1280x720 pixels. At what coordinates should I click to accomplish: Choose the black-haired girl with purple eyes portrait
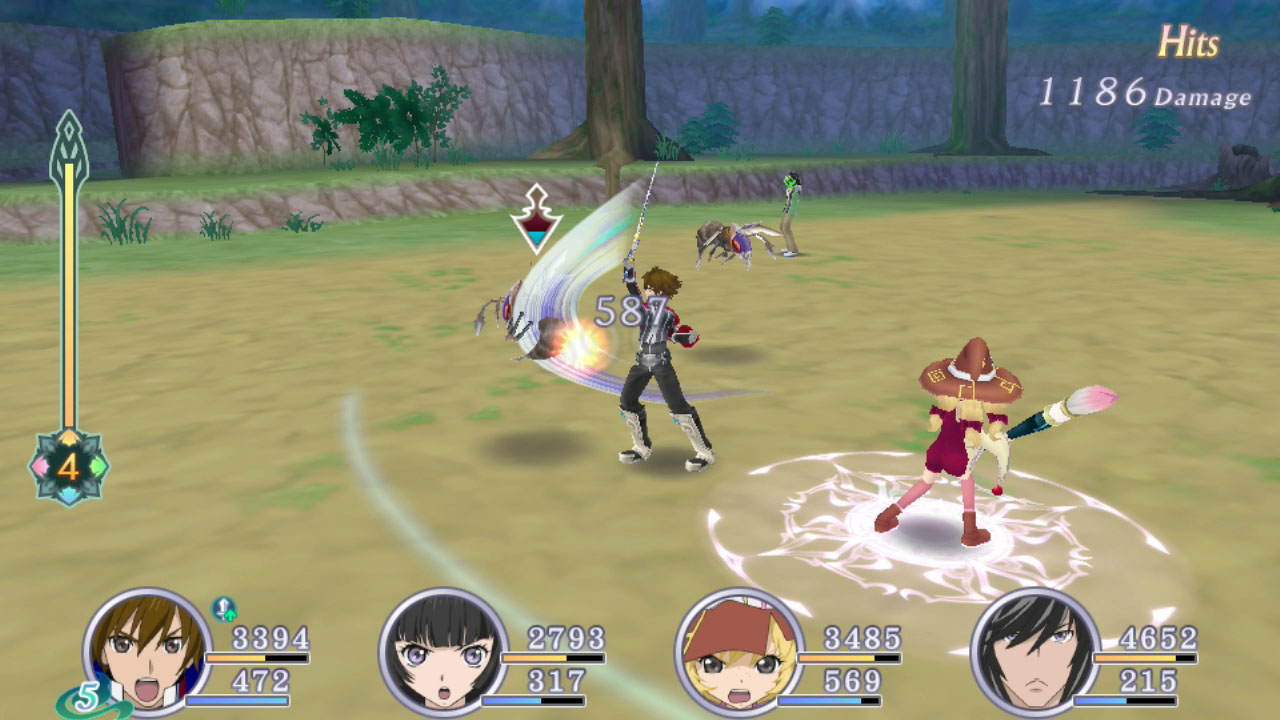(443, 650)
